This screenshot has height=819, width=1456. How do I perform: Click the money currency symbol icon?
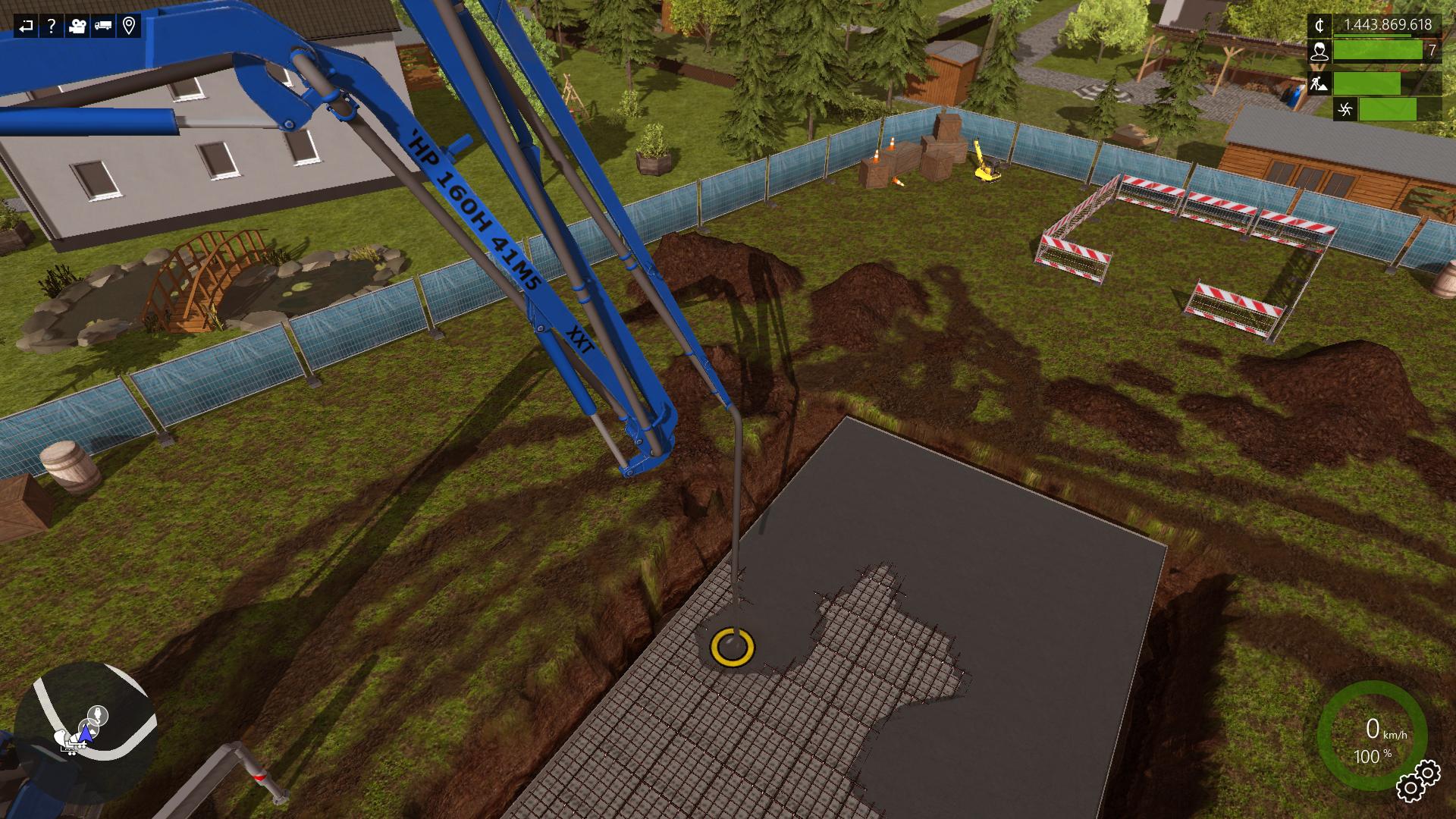tap(1320, 26)
